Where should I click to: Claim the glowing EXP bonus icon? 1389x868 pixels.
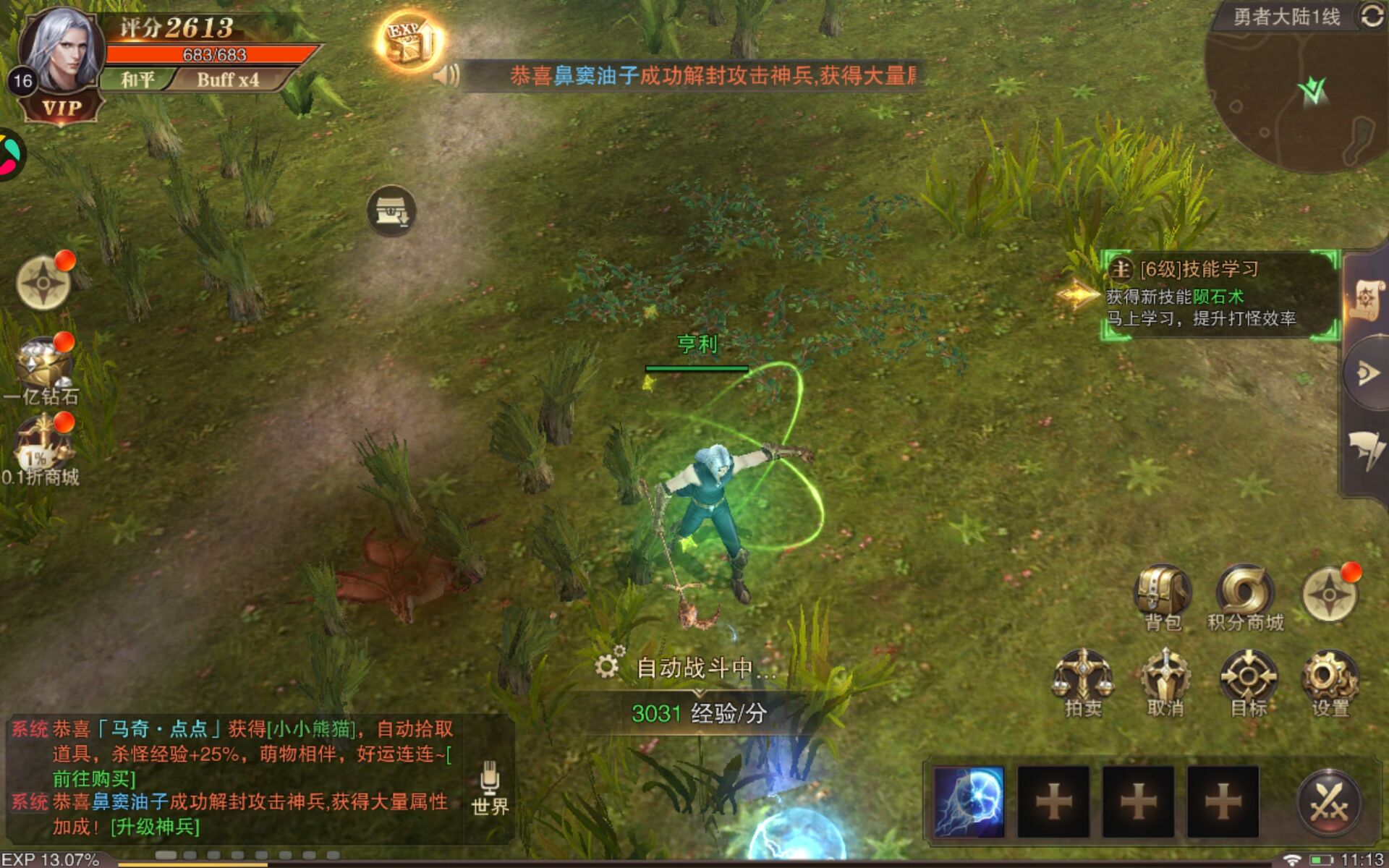[x=409, y=41]
